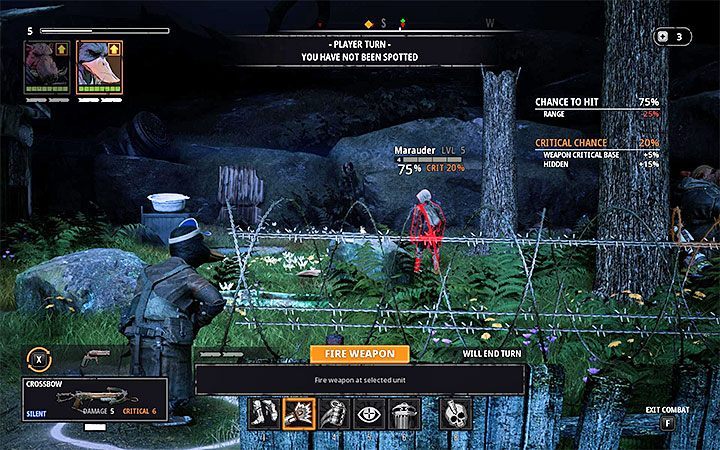
Task: Choose the highlighted fire weapon ability icon
Action: coord(299,411)
